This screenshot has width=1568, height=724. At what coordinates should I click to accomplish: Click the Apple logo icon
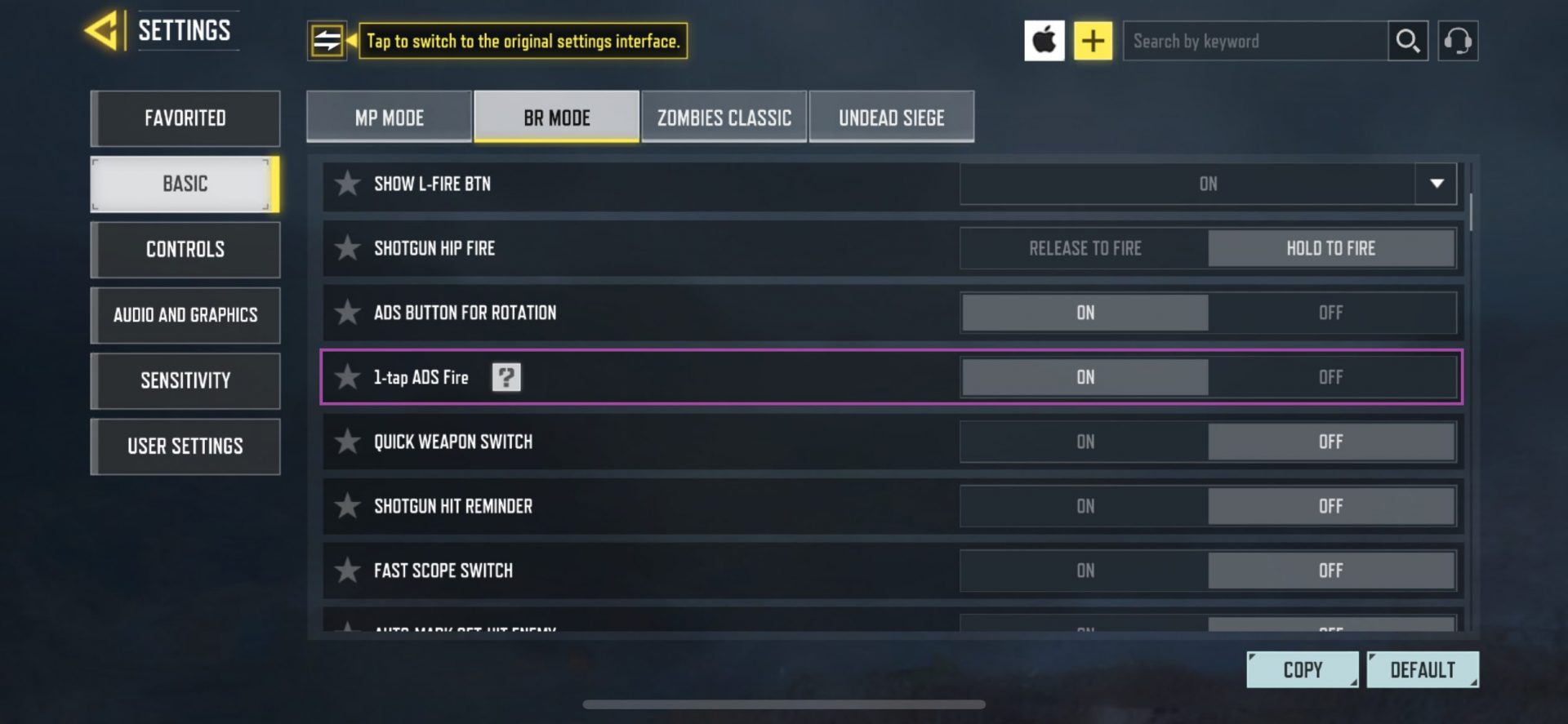[1045, 40]
